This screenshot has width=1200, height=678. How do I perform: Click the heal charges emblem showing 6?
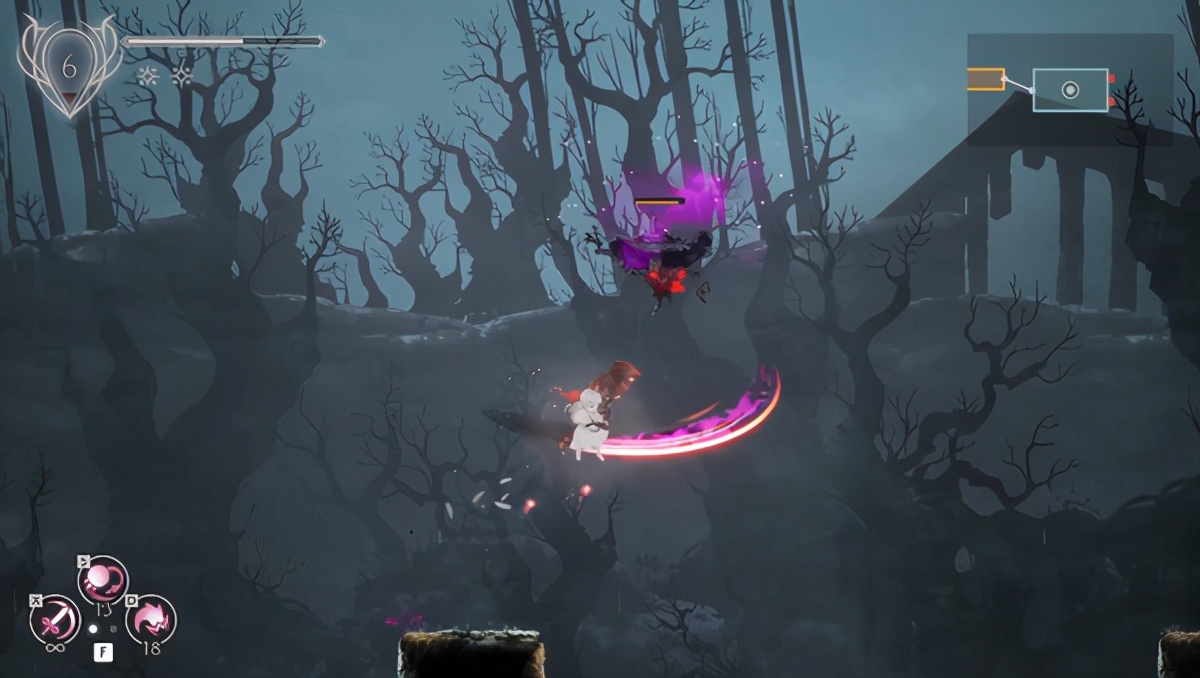click(68, 67)
